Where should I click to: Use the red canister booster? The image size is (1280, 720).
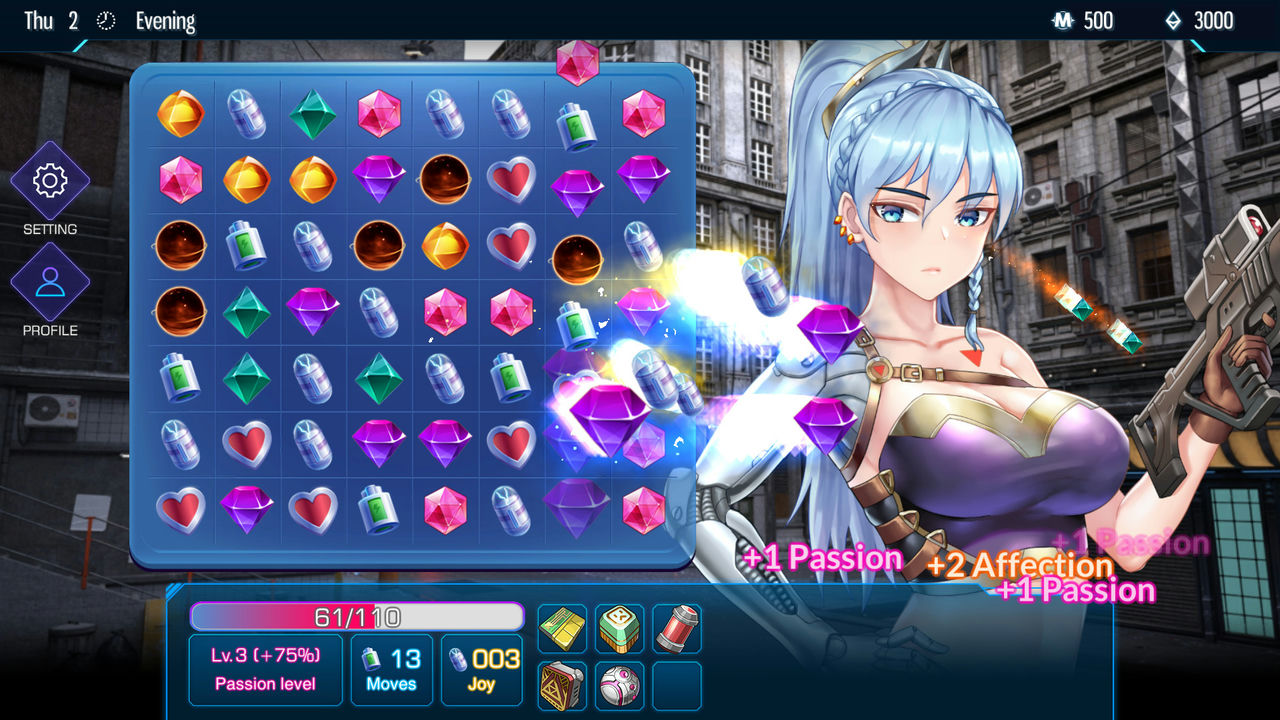[x=676, y=629]
